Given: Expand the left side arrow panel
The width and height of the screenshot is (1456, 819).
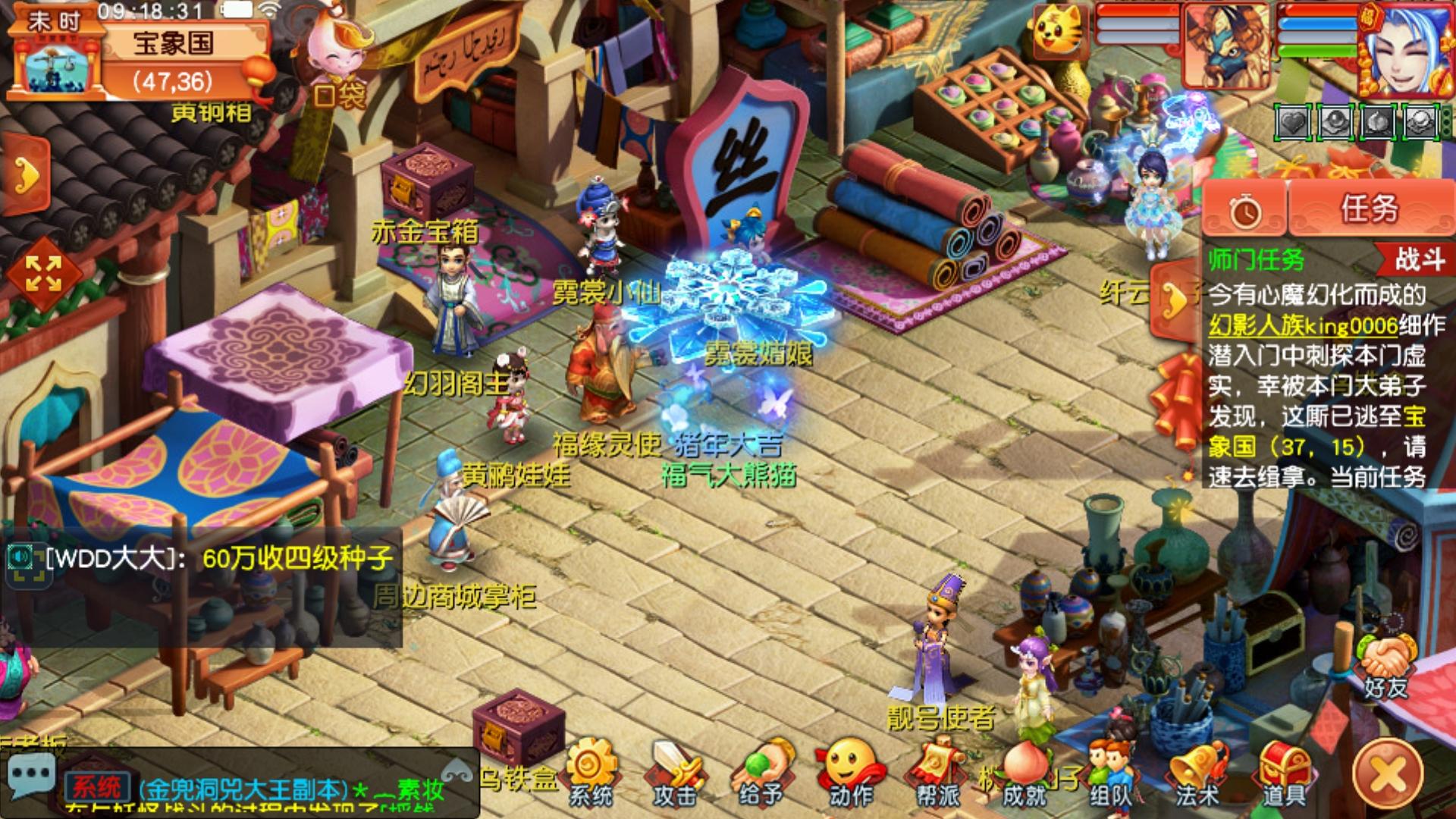Looking at the screenshot, I should pyautogui.click(x=27, y=176).
